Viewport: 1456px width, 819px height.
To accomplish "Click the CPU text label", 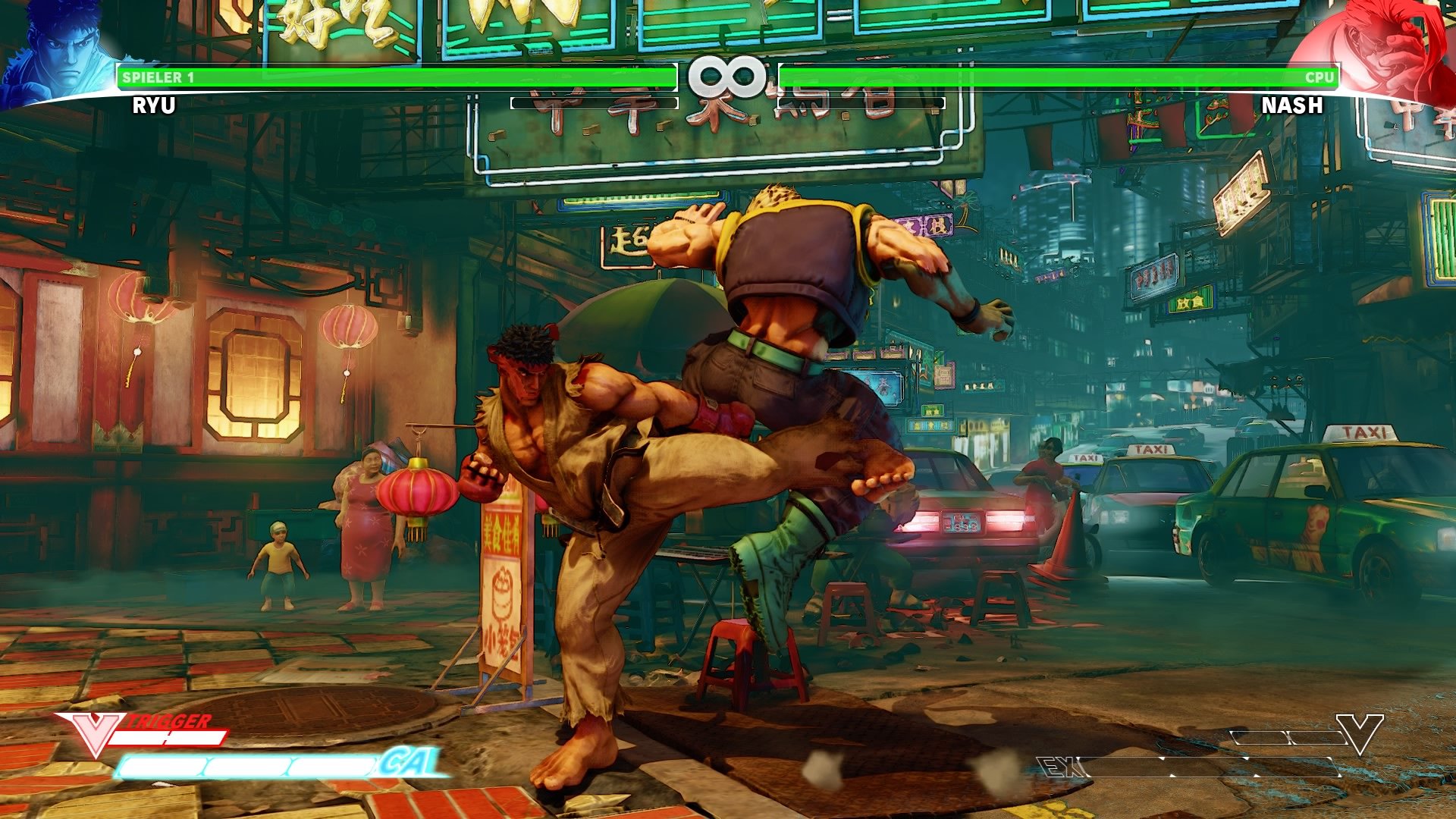I will click(x=1320, y=77).
